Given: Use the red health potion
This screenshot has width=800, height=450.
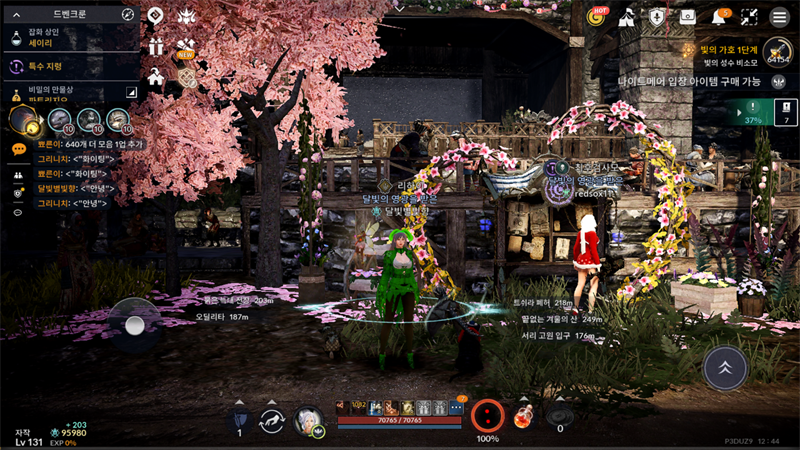Looking at the screenshot, I should 523,416.
